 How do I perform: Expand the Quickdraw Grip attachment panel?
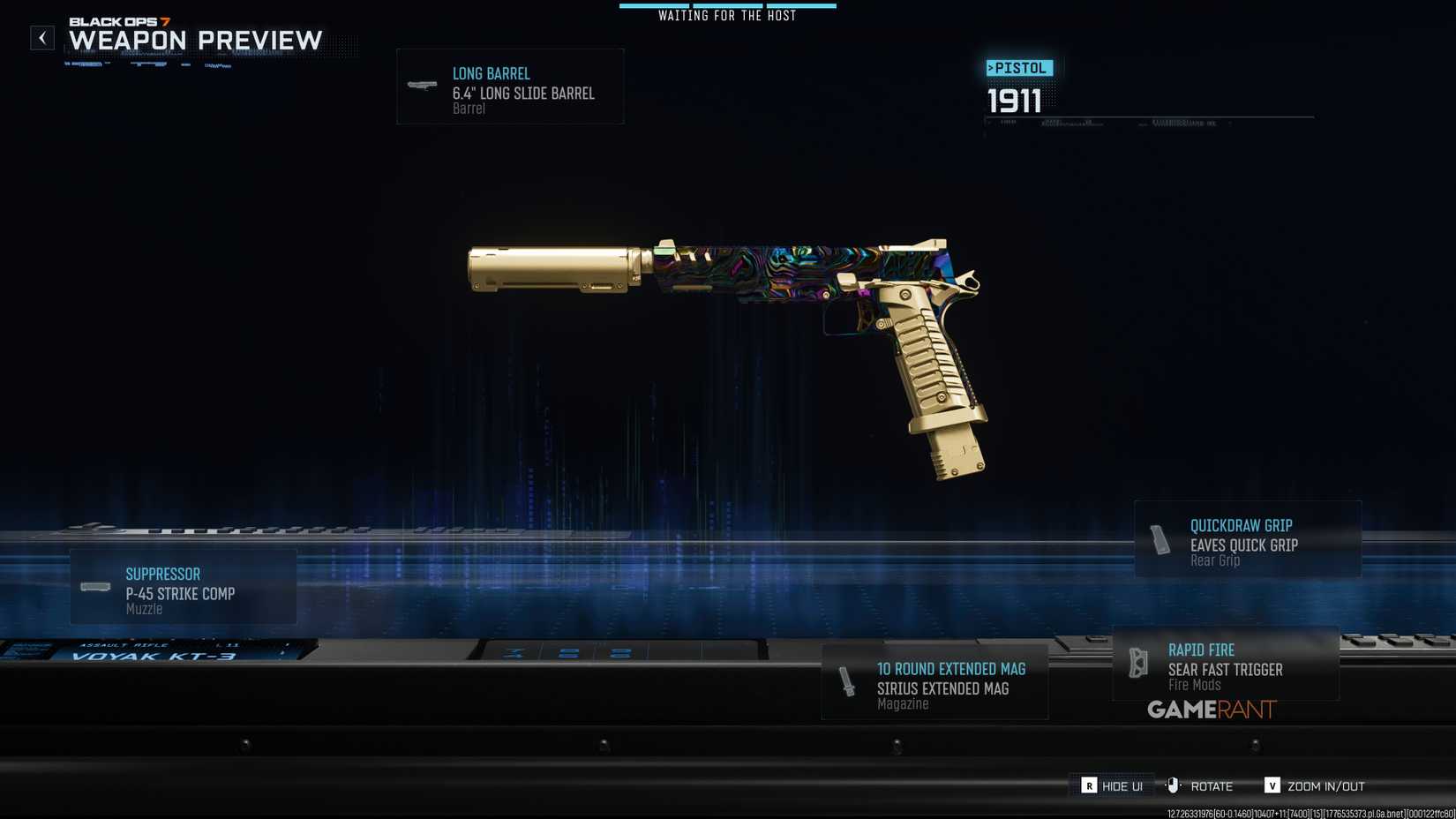coord(1247,538)
